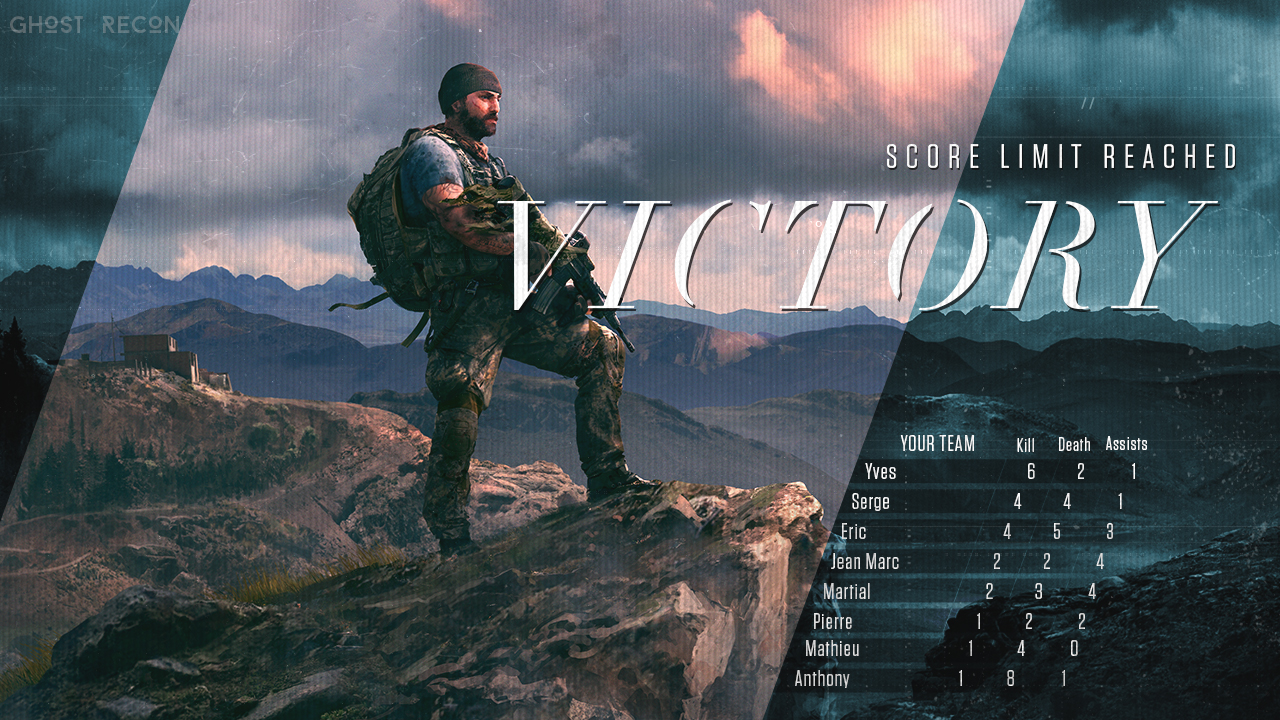The image size is (1280, 720).
Task: Select Serge's scoreboard row
Action: (870, 502)
